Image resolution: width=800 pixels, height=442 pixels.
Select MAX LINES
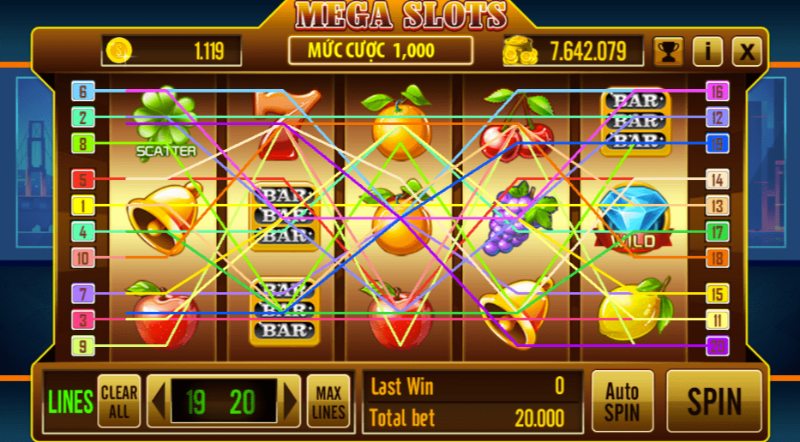[x=327, y=400]
